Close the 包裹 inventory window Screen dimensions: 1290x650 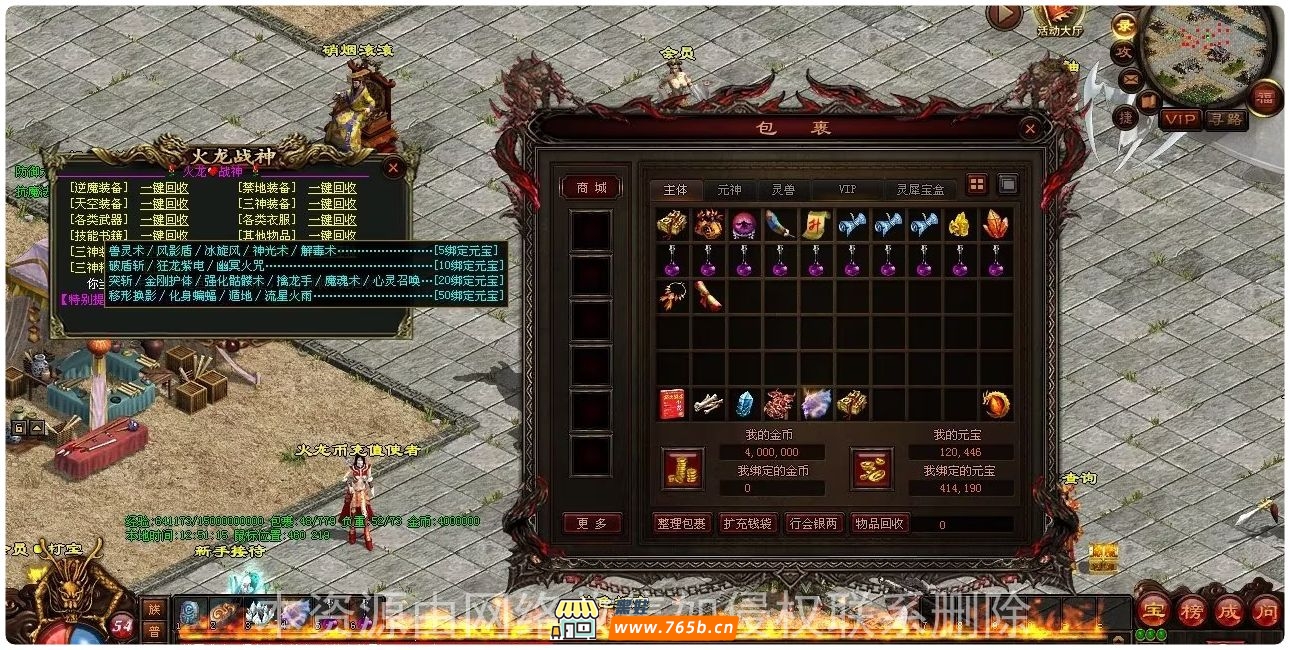point(1029,129)
